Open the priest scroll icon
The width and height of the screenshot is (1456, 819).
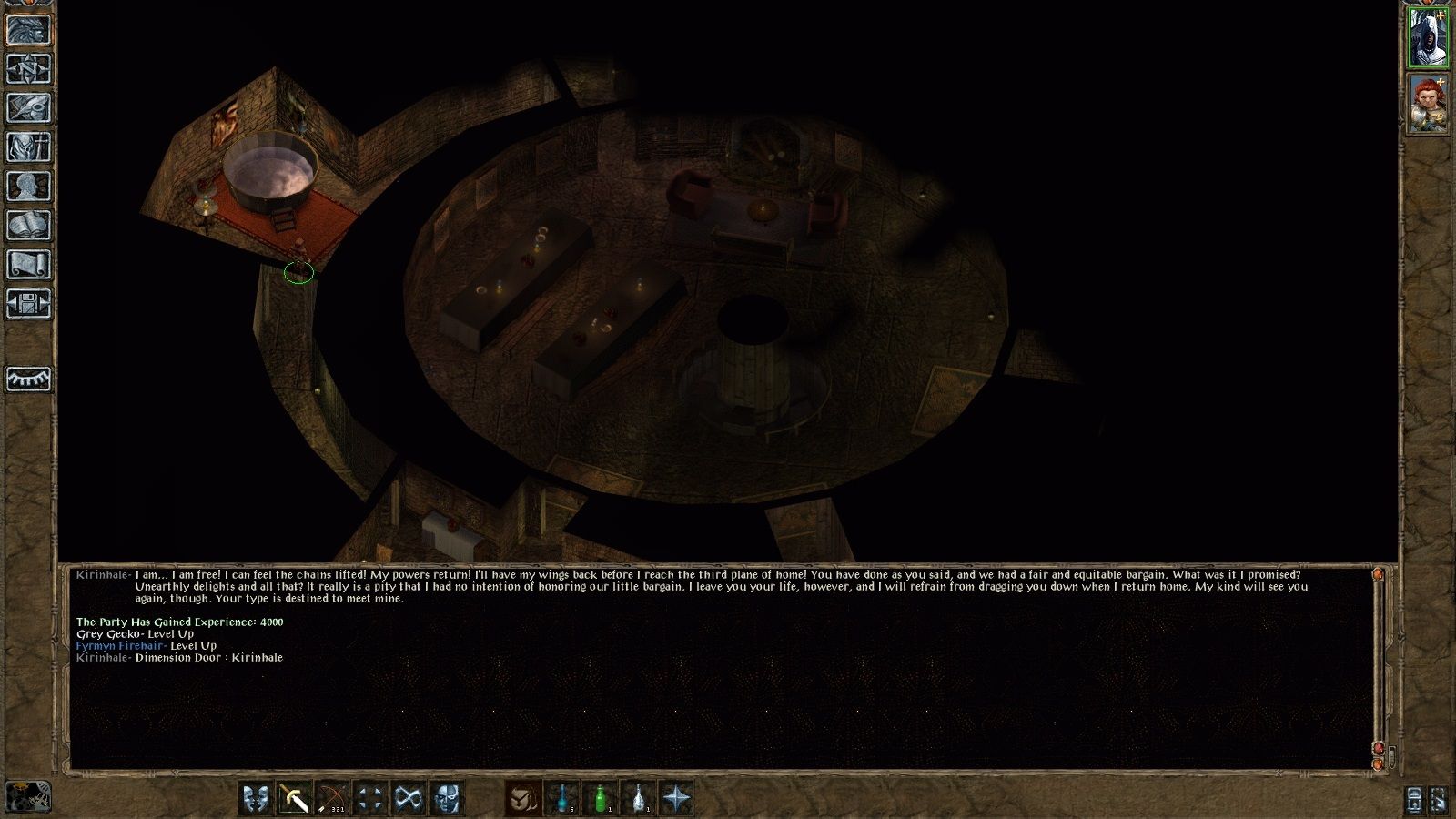pos(28,264)
